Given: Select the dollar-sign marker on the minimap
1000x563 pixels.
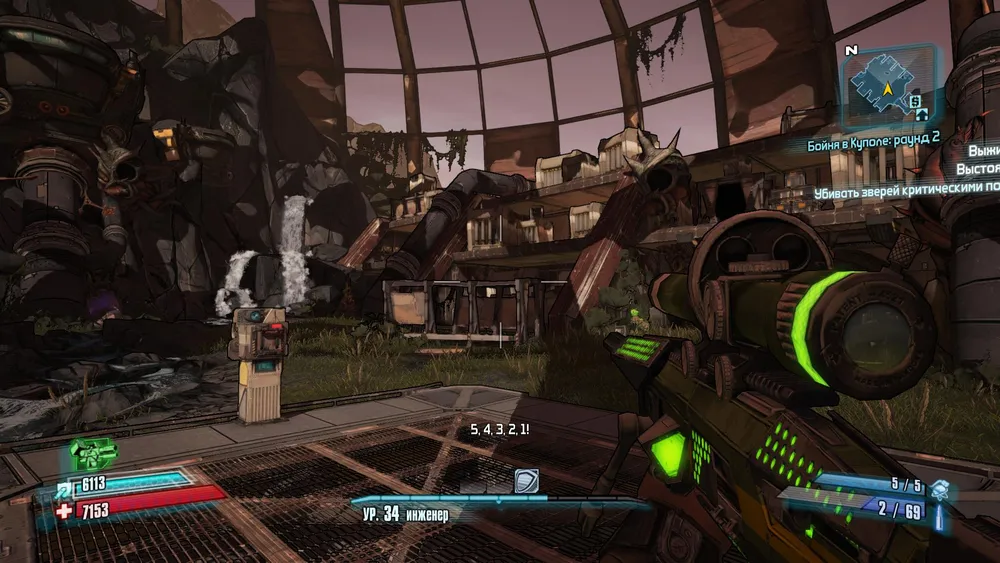Looking at the screenshot, I should [x=915, y=101].
